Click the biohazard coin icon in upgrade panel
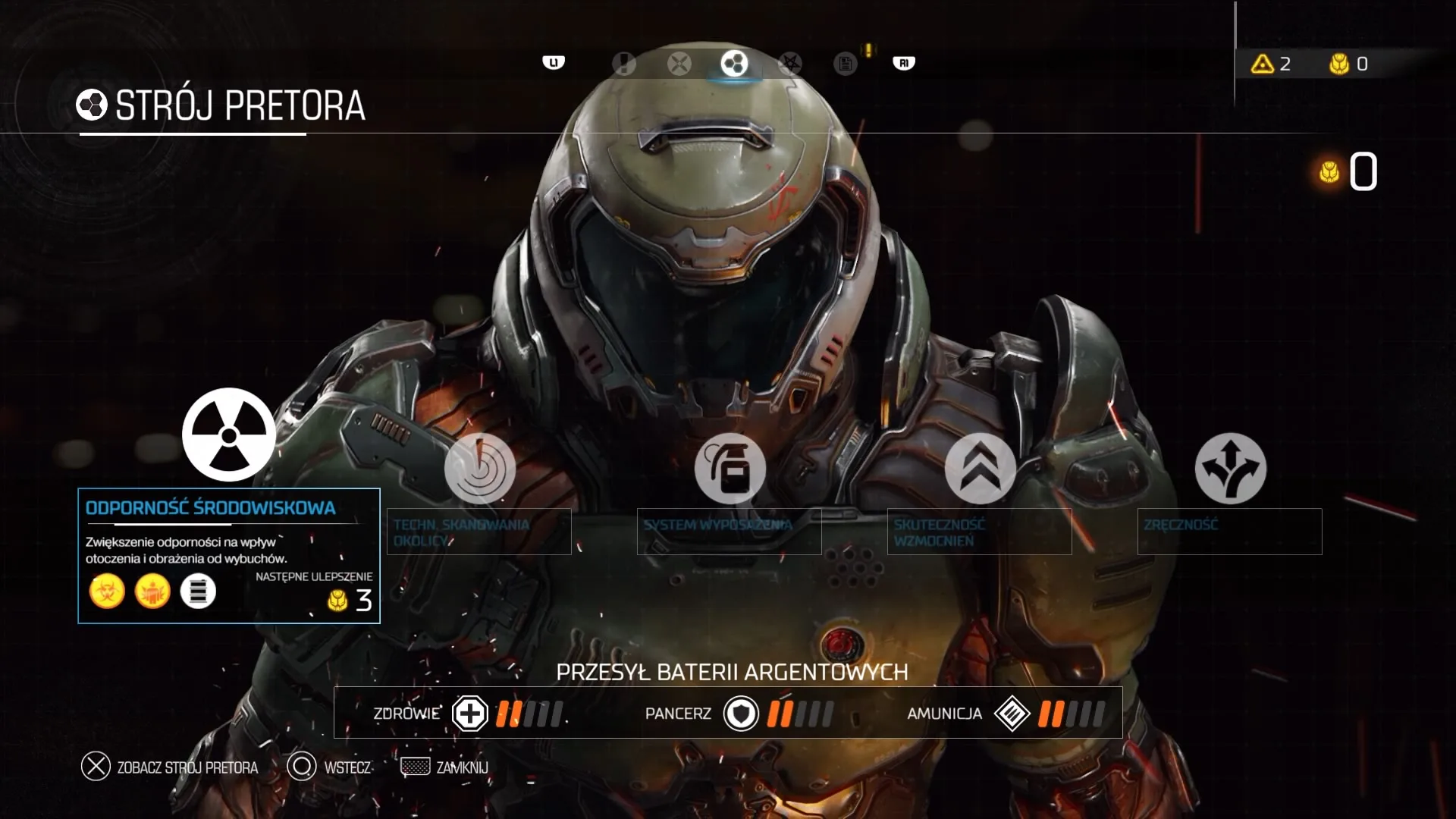 click(x=107, y=591)
